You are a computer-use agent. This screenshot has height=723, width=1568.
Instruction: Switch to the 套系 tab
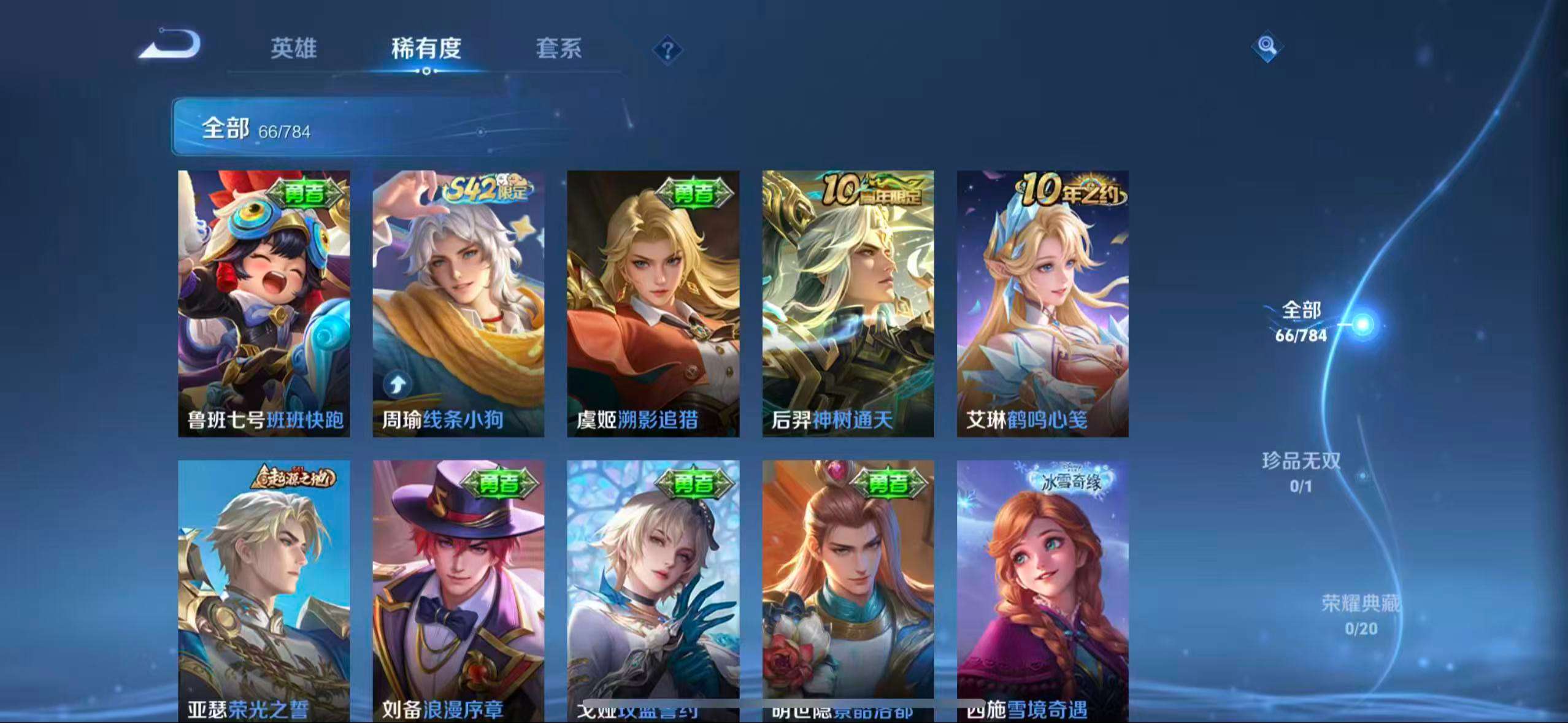(559, 50)
